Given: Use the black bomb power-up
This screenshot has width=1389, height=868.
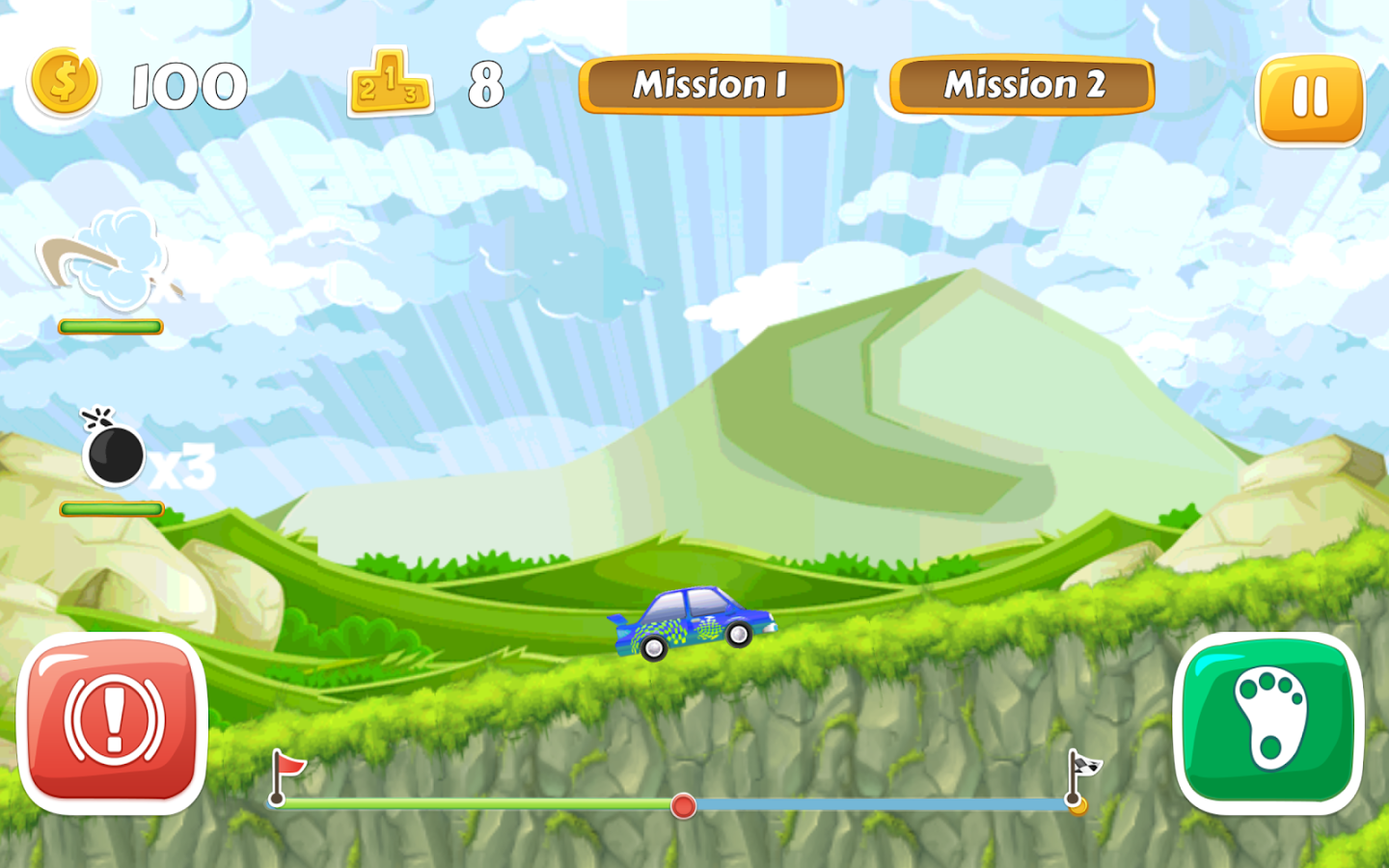Looking at the screenshot, I should [115, 453].
